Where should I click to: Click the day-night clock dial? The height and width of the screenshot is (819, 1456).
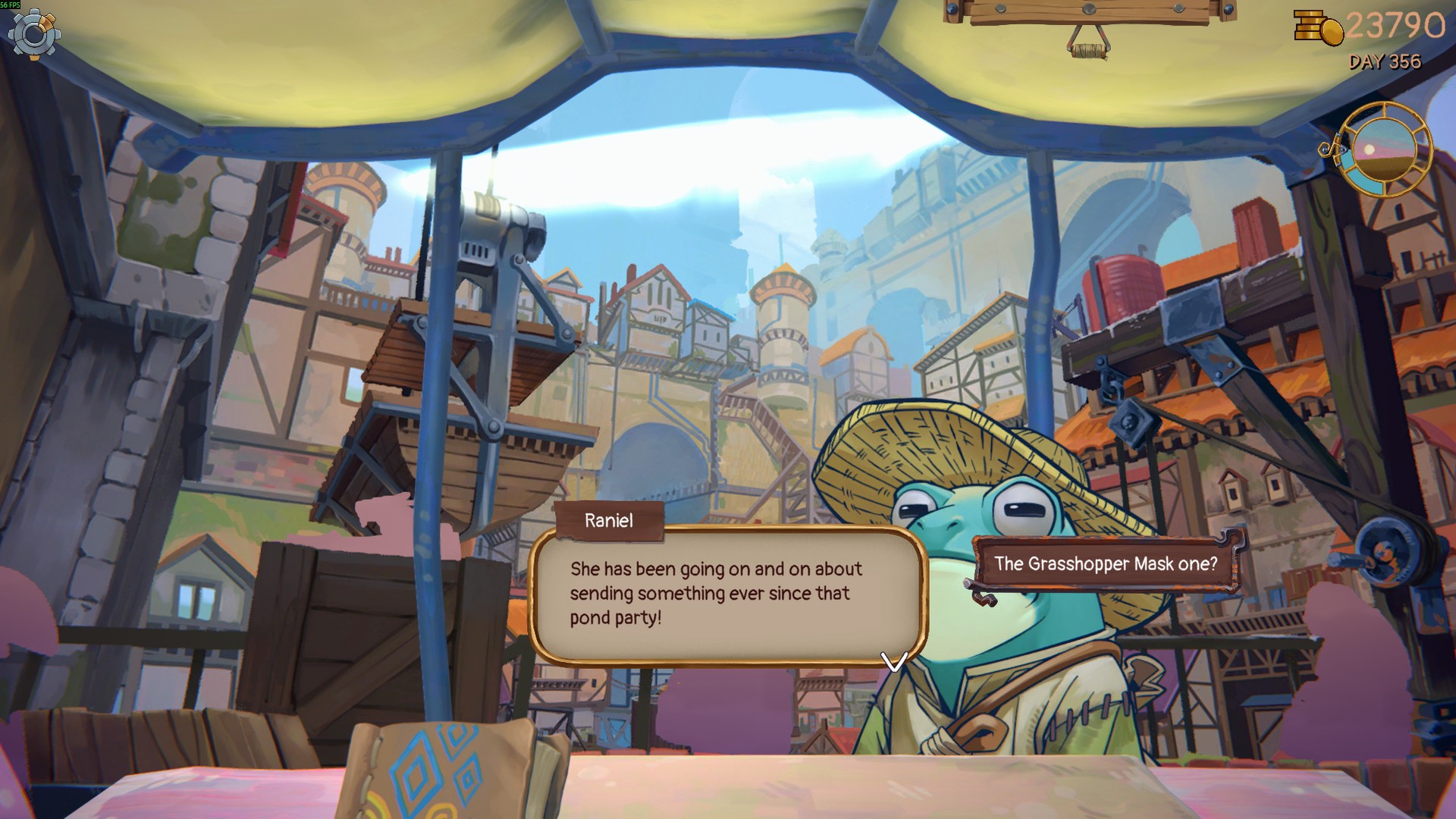[1383, 150]
